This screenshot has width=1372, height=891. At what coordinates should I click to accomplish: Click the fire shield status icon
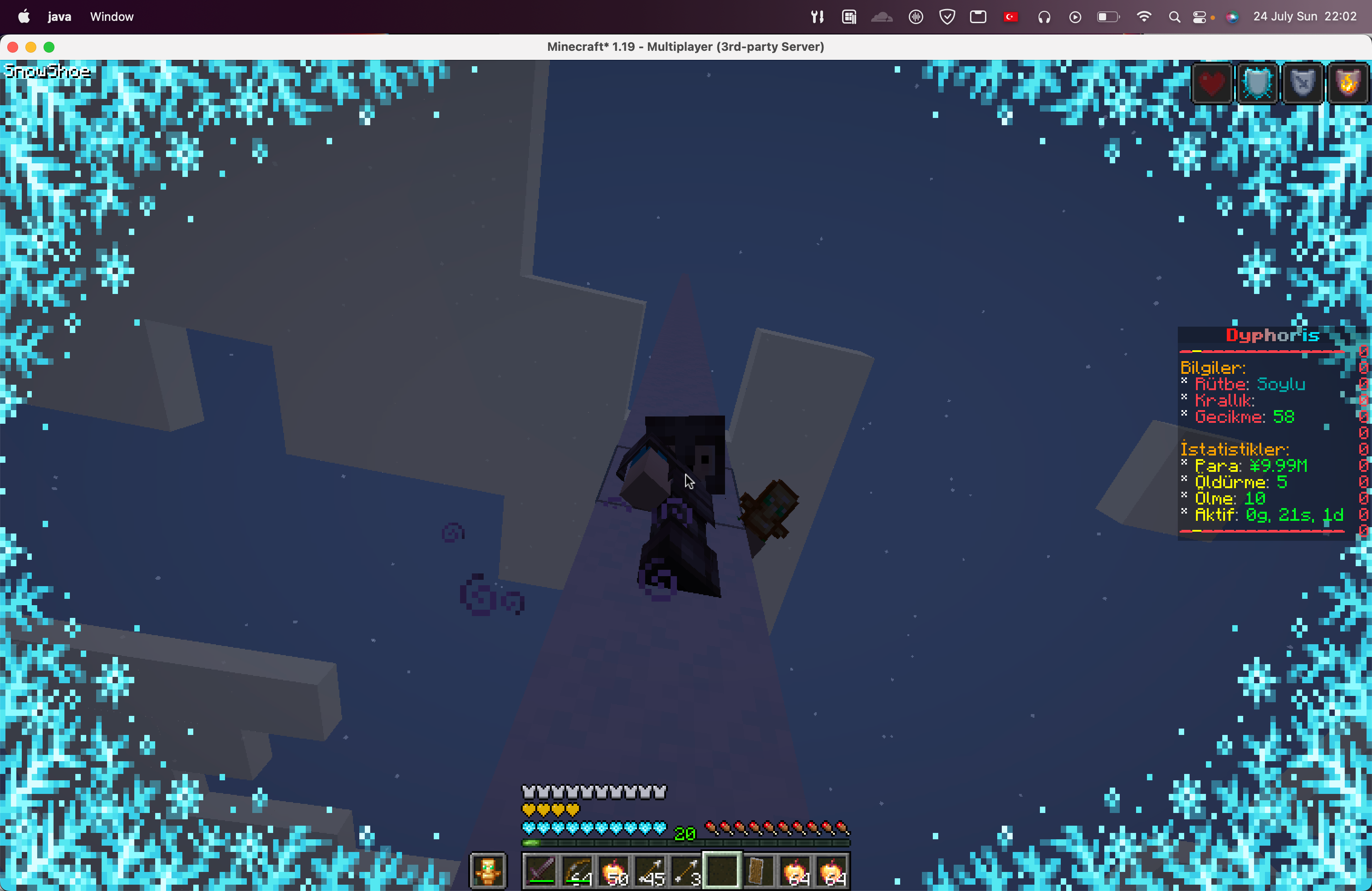[1348, 83]
